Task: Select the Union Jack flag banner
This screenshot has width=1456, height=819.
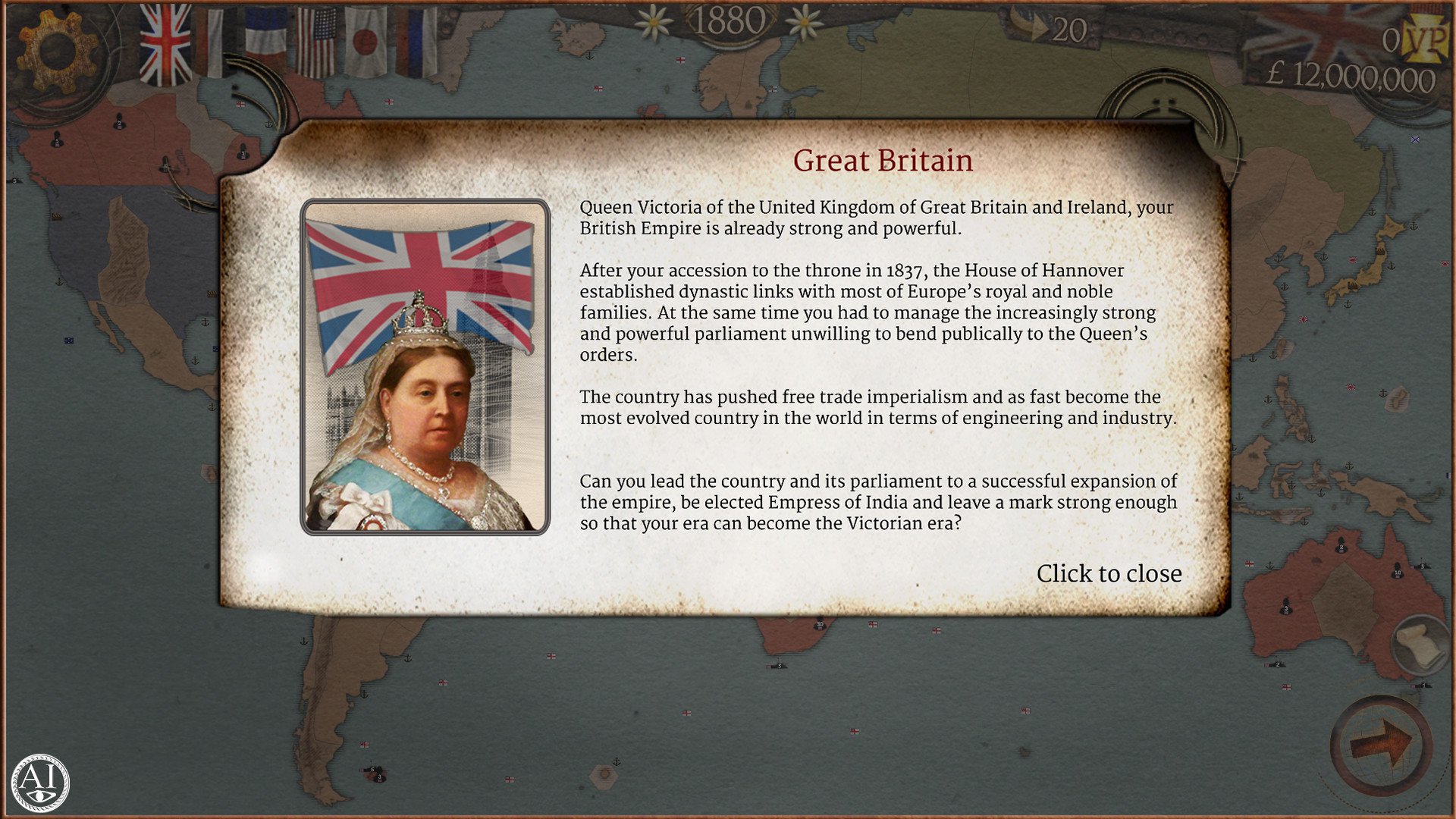Action: pyautogui.click(x=165, y=44)
